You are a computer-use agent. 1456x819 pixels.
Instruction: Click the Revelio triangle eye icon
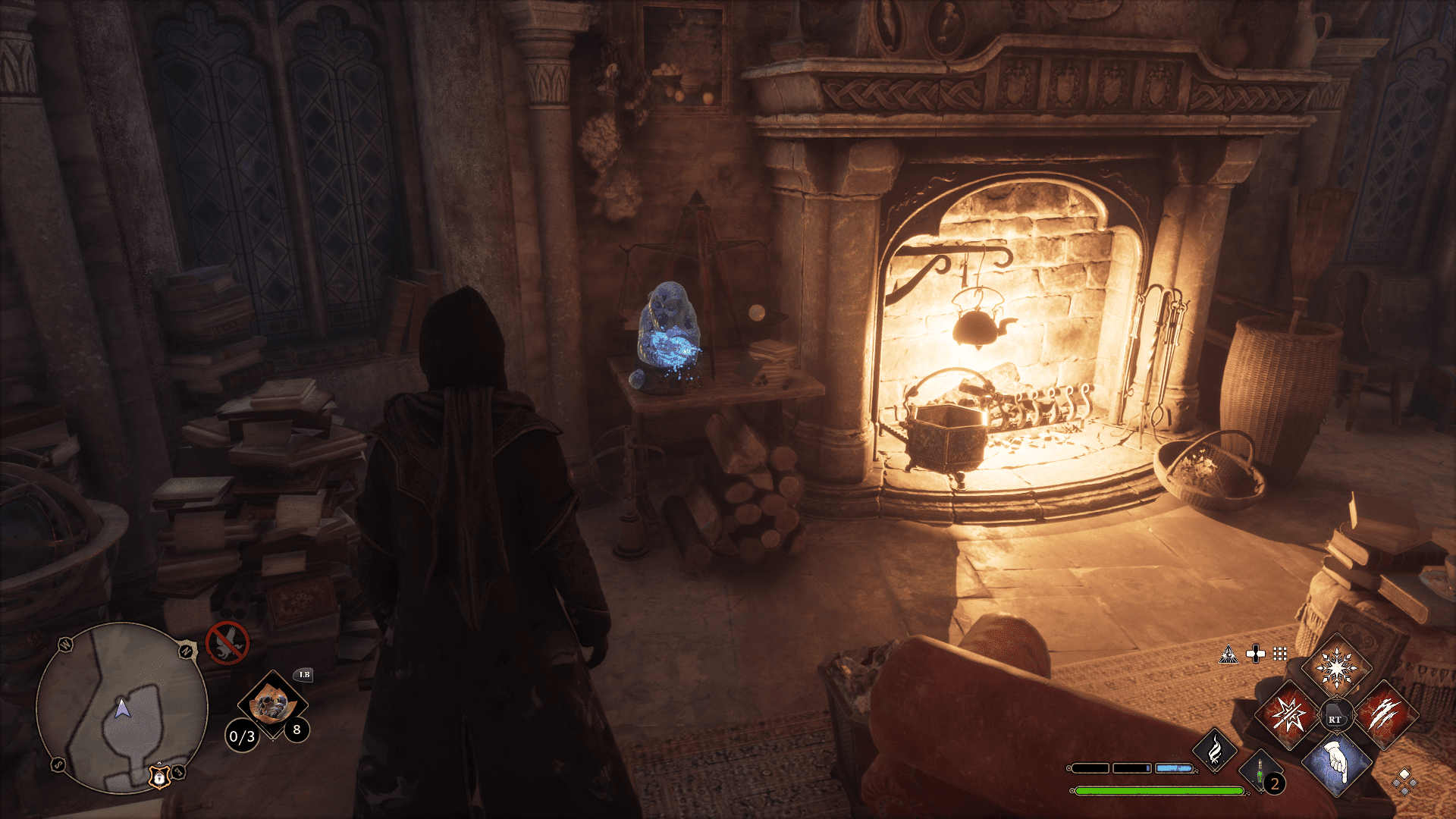(1228, 654)
